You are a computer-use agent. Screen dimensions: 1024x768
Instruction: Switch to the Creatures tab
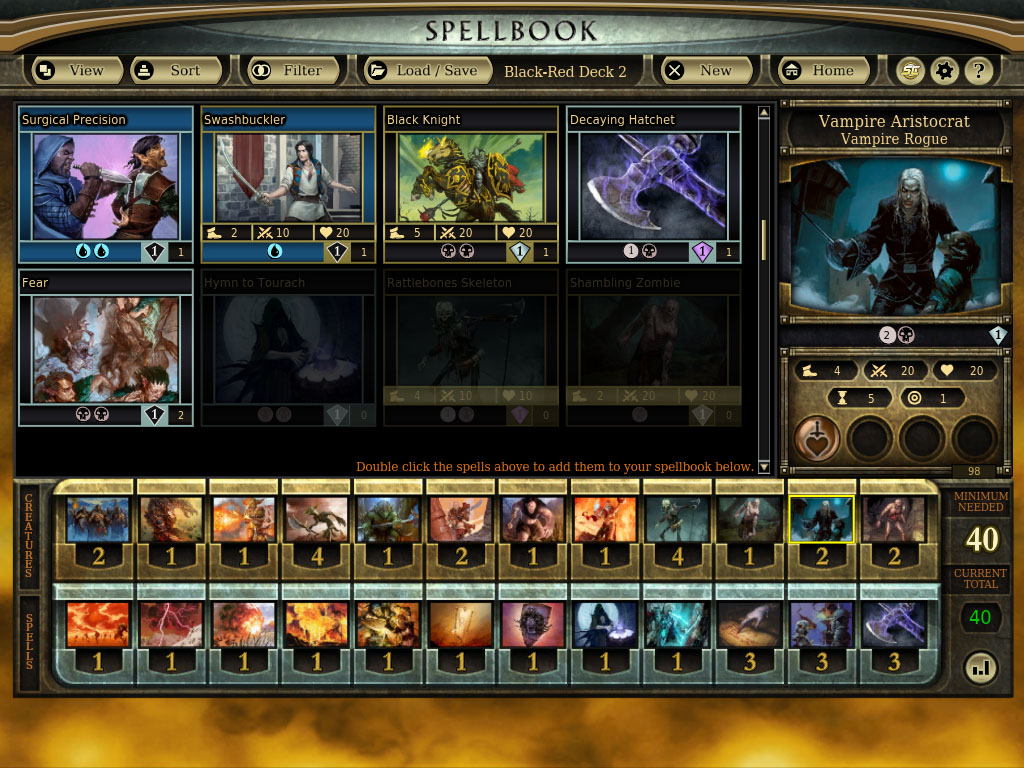[x=30, y=538]
